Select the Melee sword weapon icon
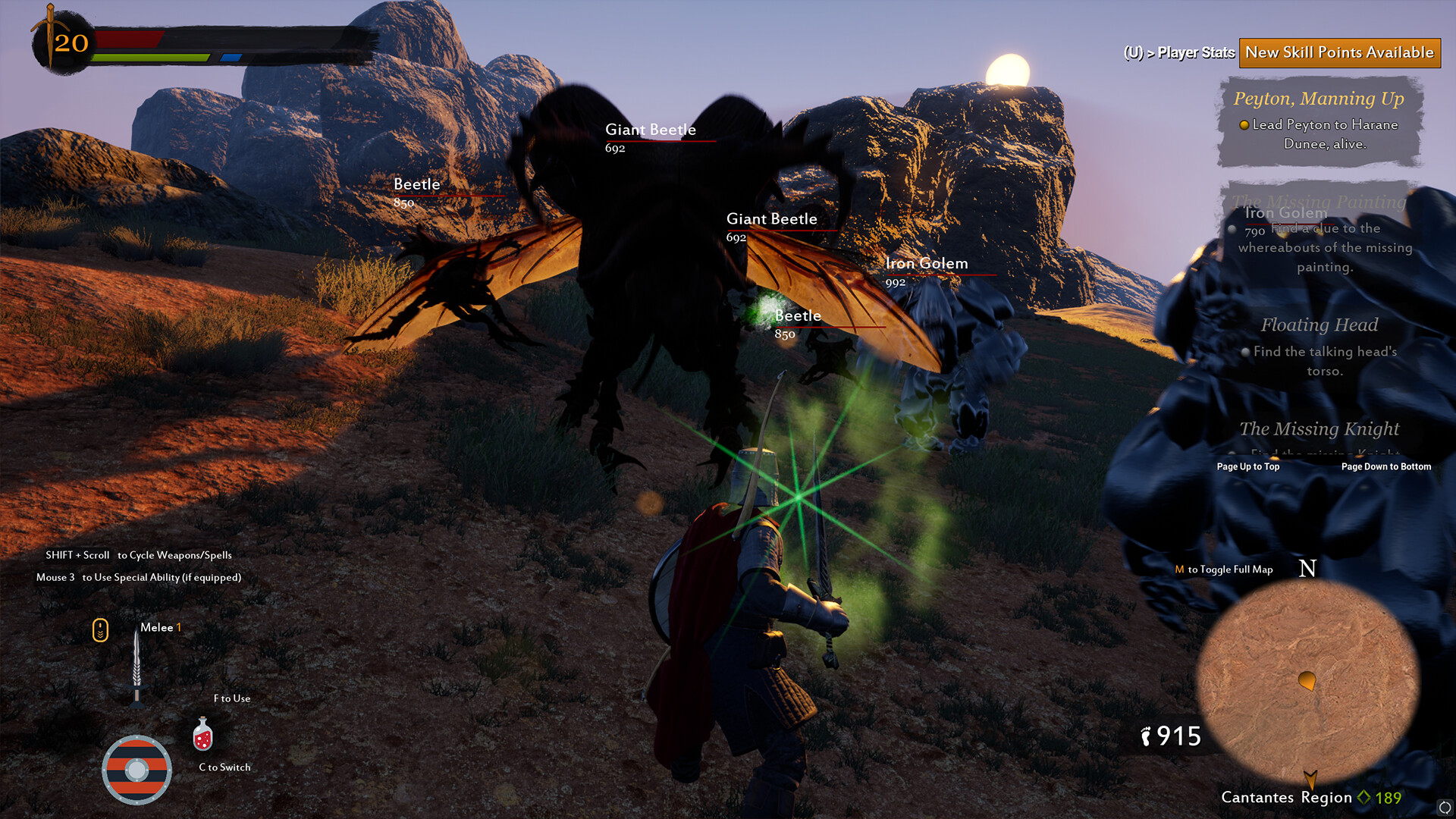 [136, 664]
